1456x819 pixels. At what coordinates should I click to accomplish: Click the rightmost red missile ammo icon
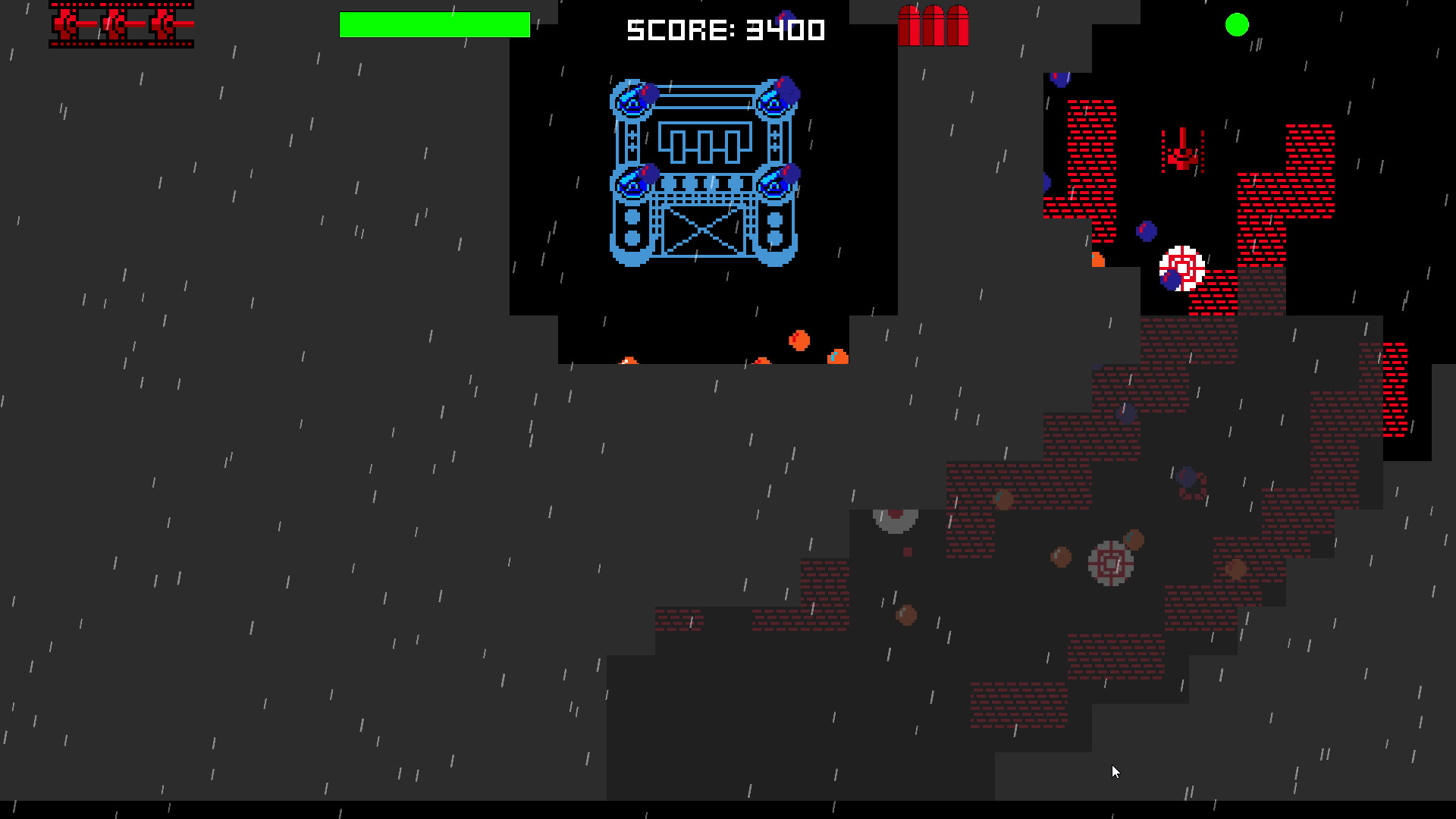(957, 24)
